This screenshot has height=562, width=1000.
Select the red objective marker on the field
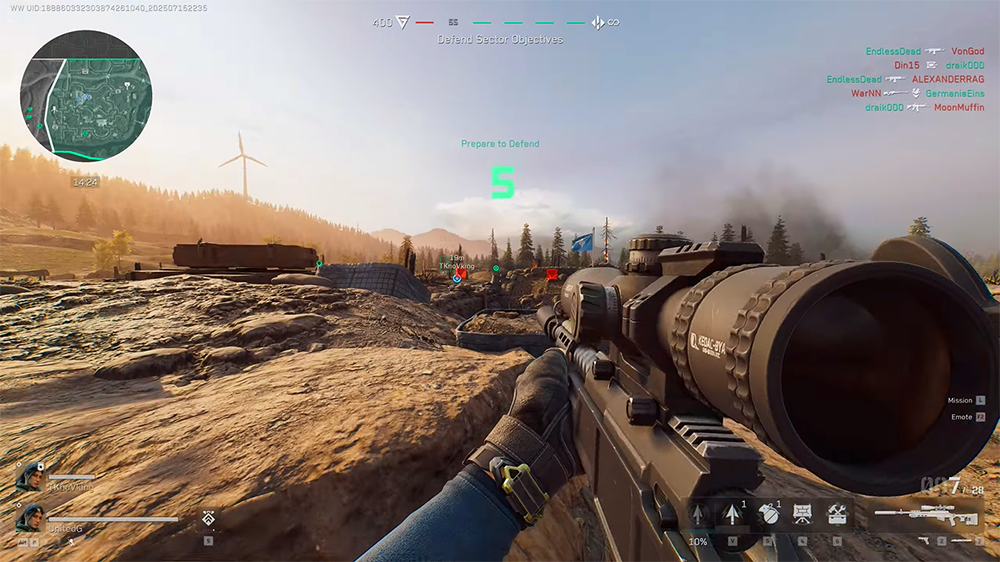(552, 273)
